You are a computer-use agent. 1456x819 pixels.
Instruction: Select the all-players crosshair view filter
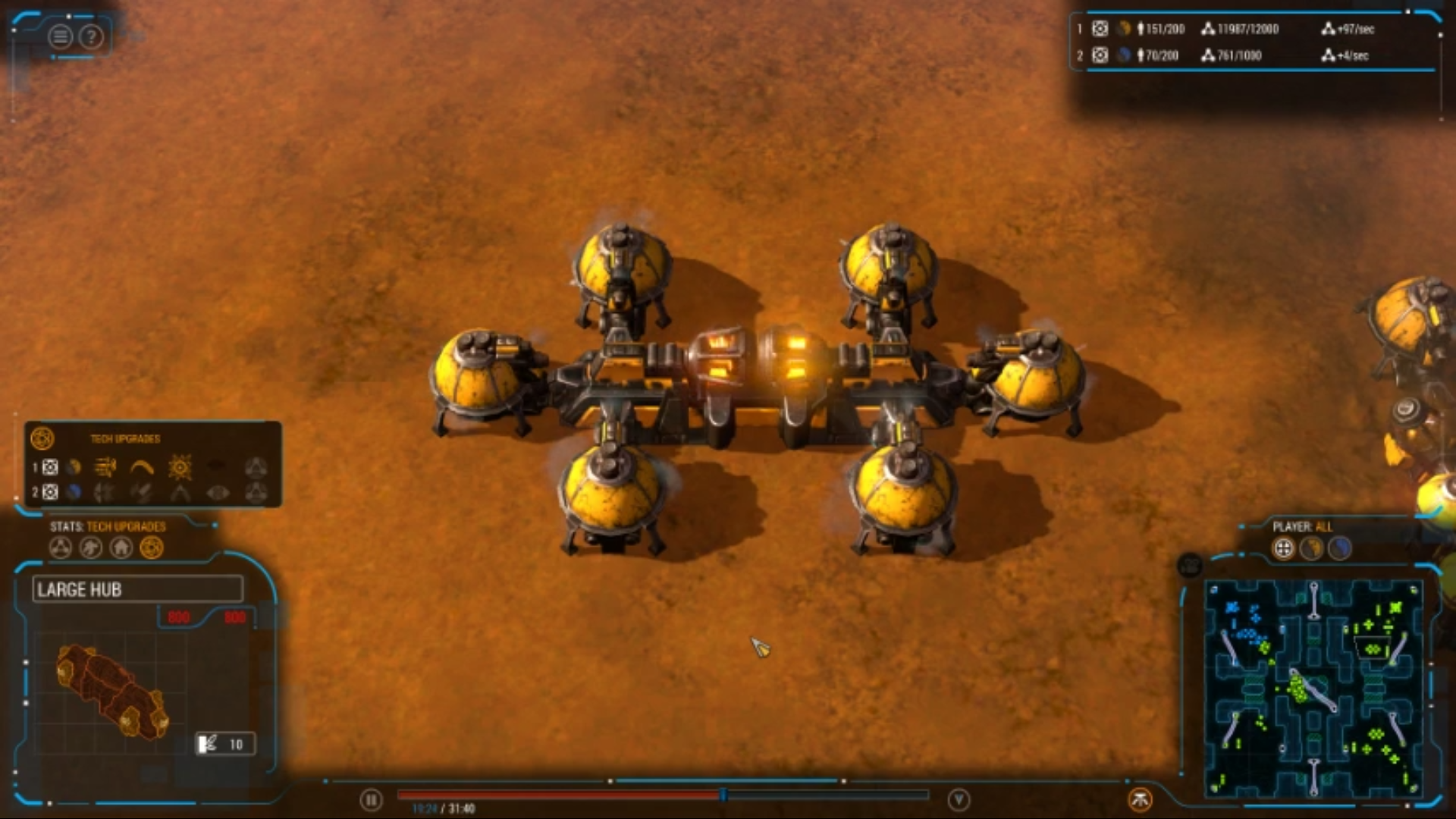click(1283, 548)
